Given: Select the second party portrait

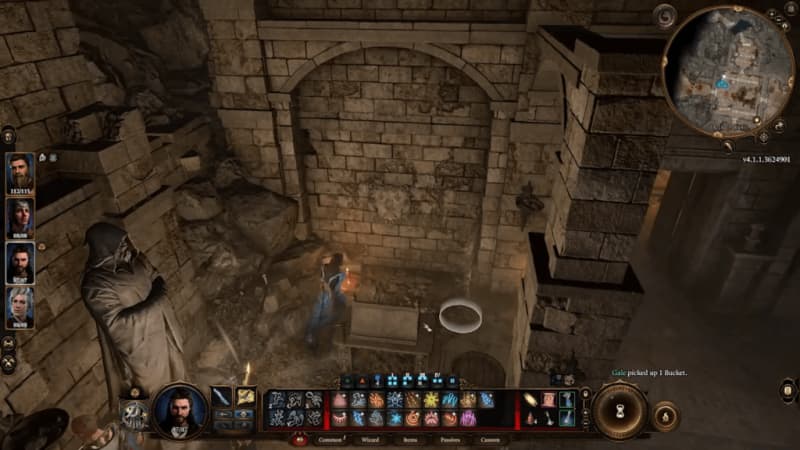Looking at the screenshot, I should tap(20, 215).
